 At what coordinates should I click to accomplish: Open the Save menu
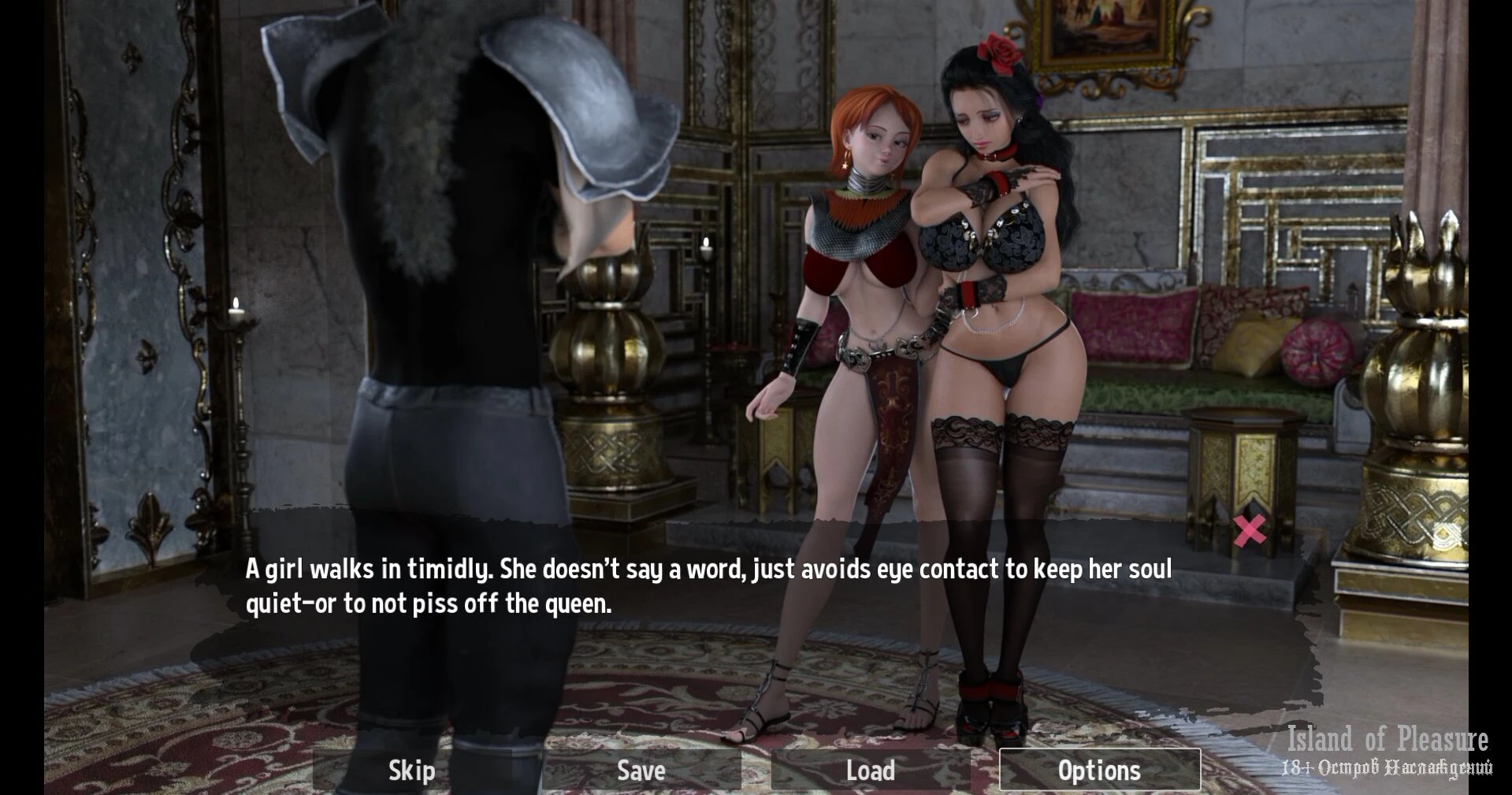click(x=641, y=770)
